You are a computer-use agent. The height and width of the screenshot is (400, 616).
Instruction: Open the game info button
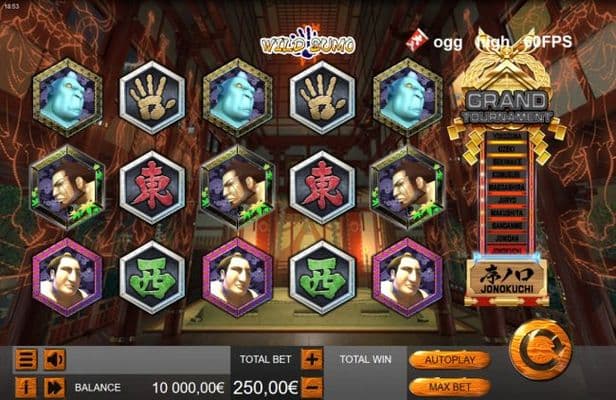click(26, 387)
